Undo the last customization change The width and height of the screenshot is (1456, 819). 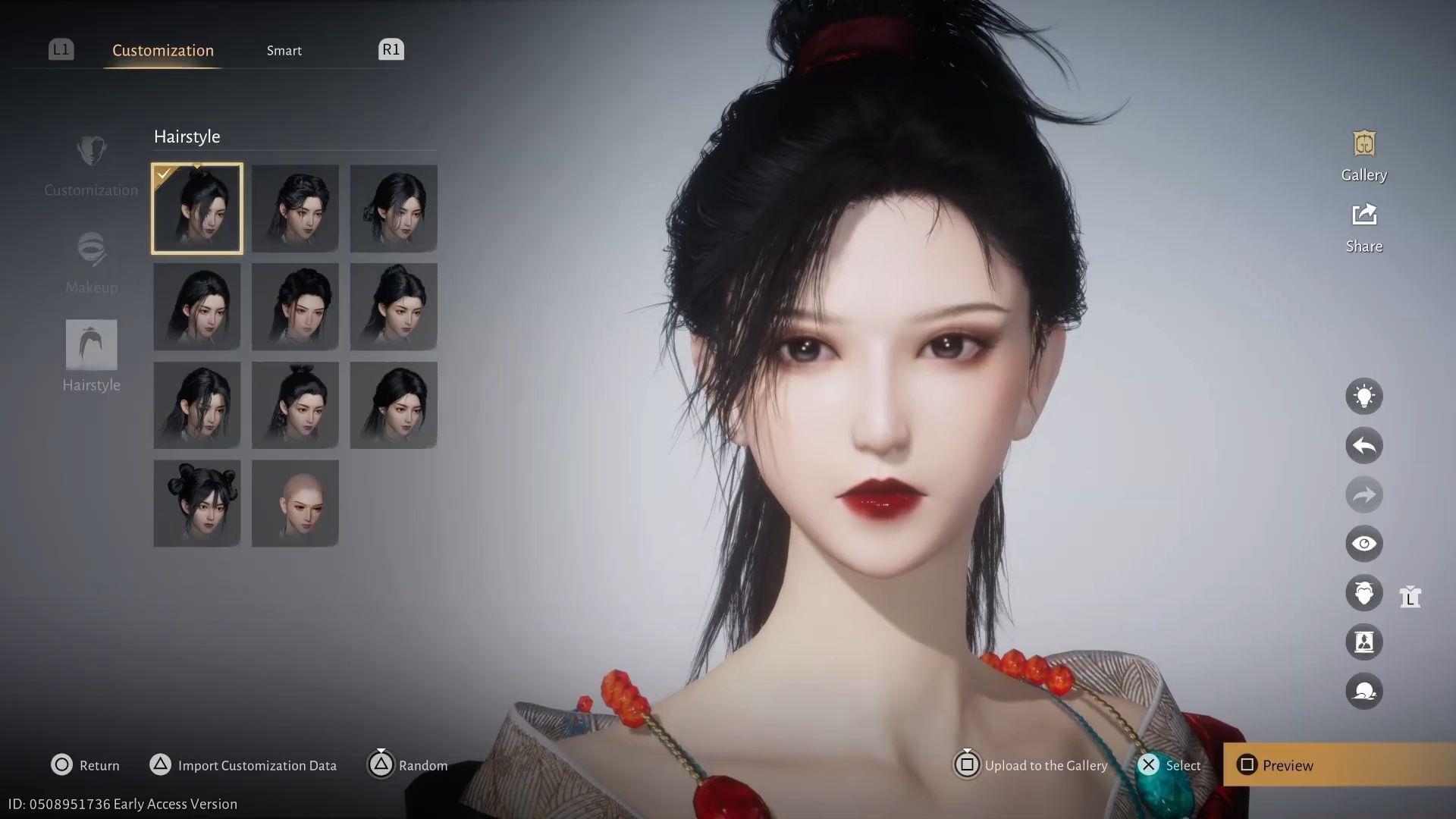(1363, 445)
